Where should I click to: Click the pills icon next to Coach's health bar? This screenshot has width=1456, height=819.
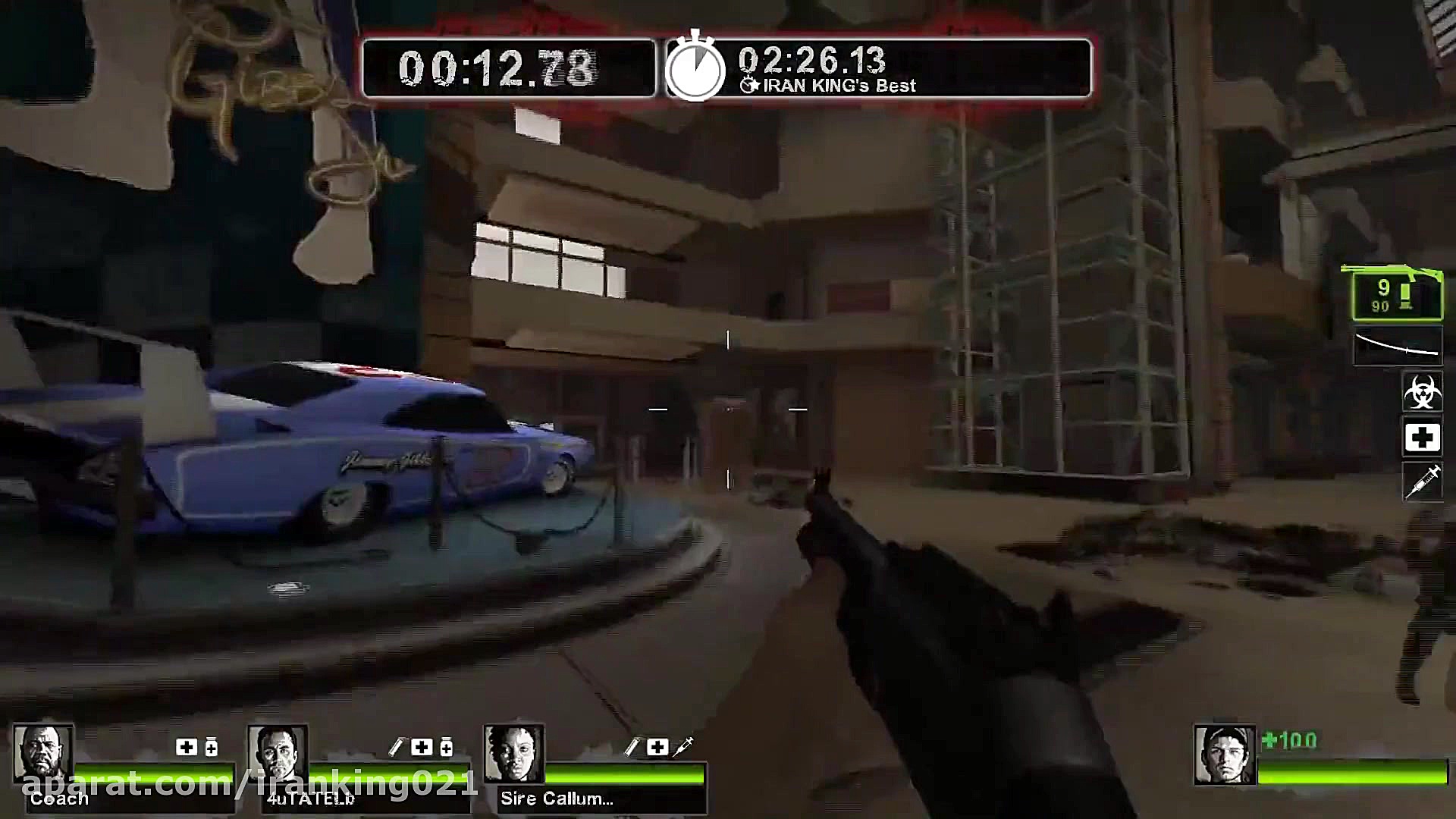click(210, 747)
